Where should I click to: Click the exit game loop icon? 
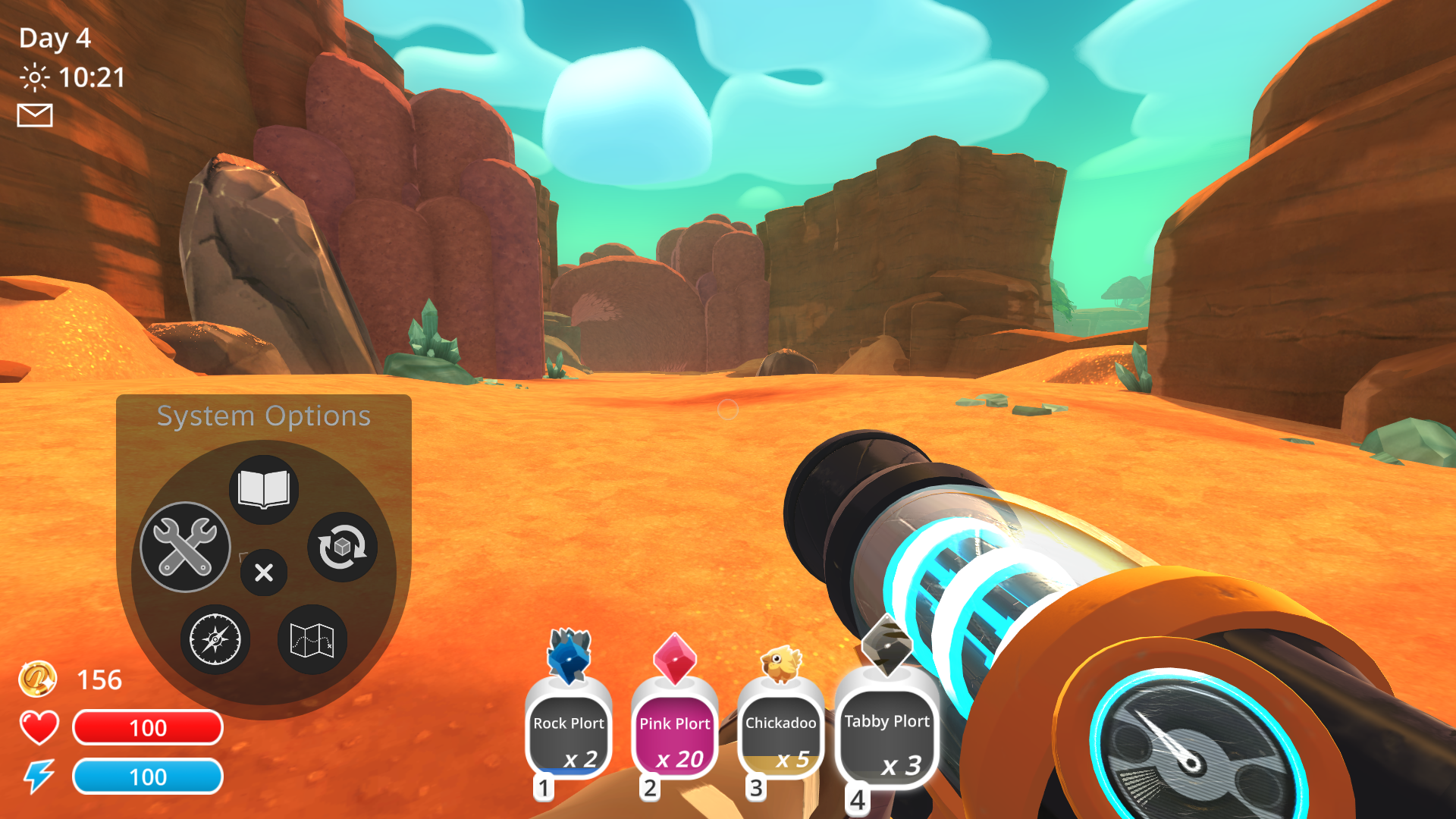pos(343,548)
